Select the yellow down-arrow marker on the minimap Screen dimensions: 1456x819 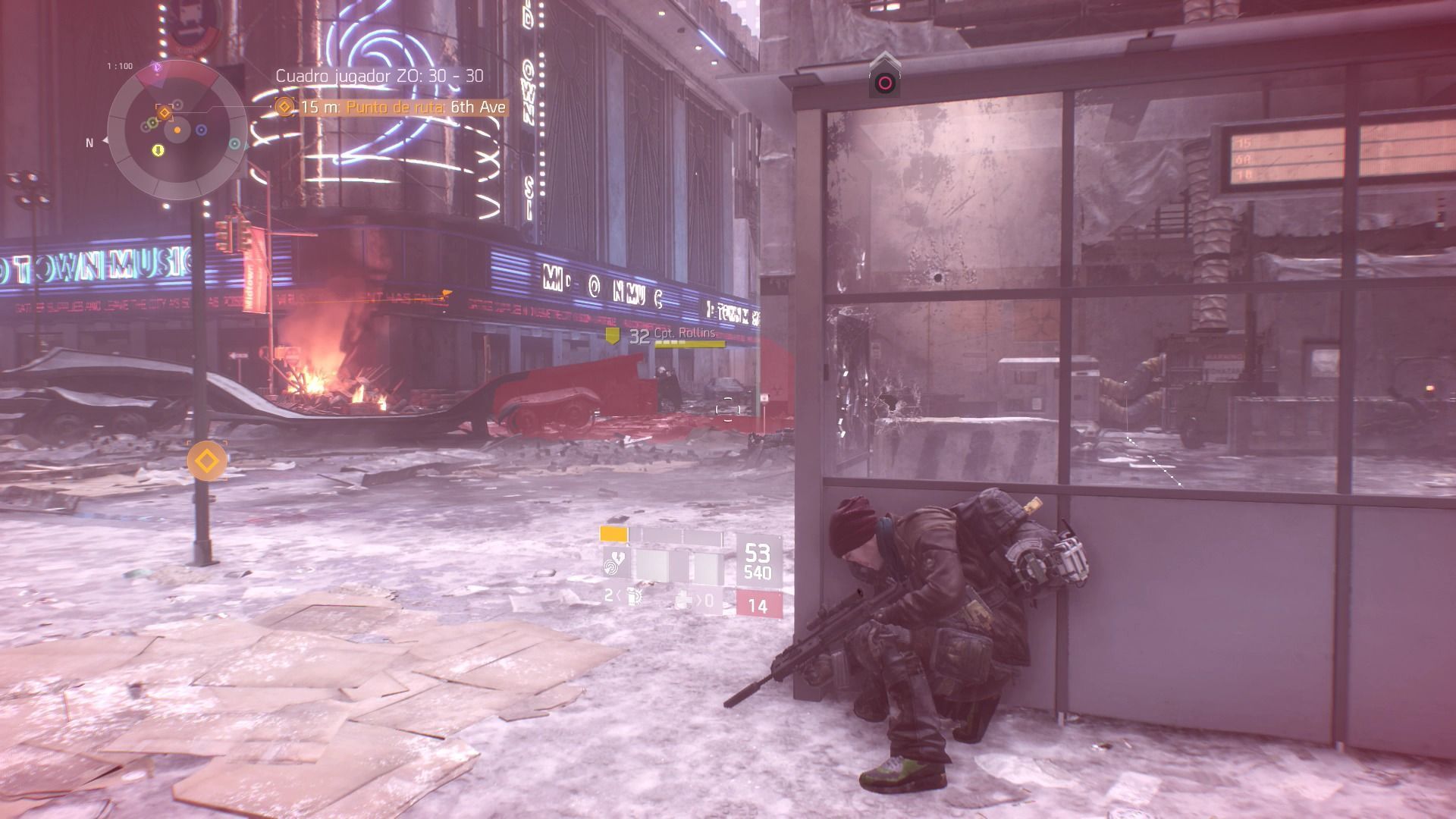[x=158, y=150]
